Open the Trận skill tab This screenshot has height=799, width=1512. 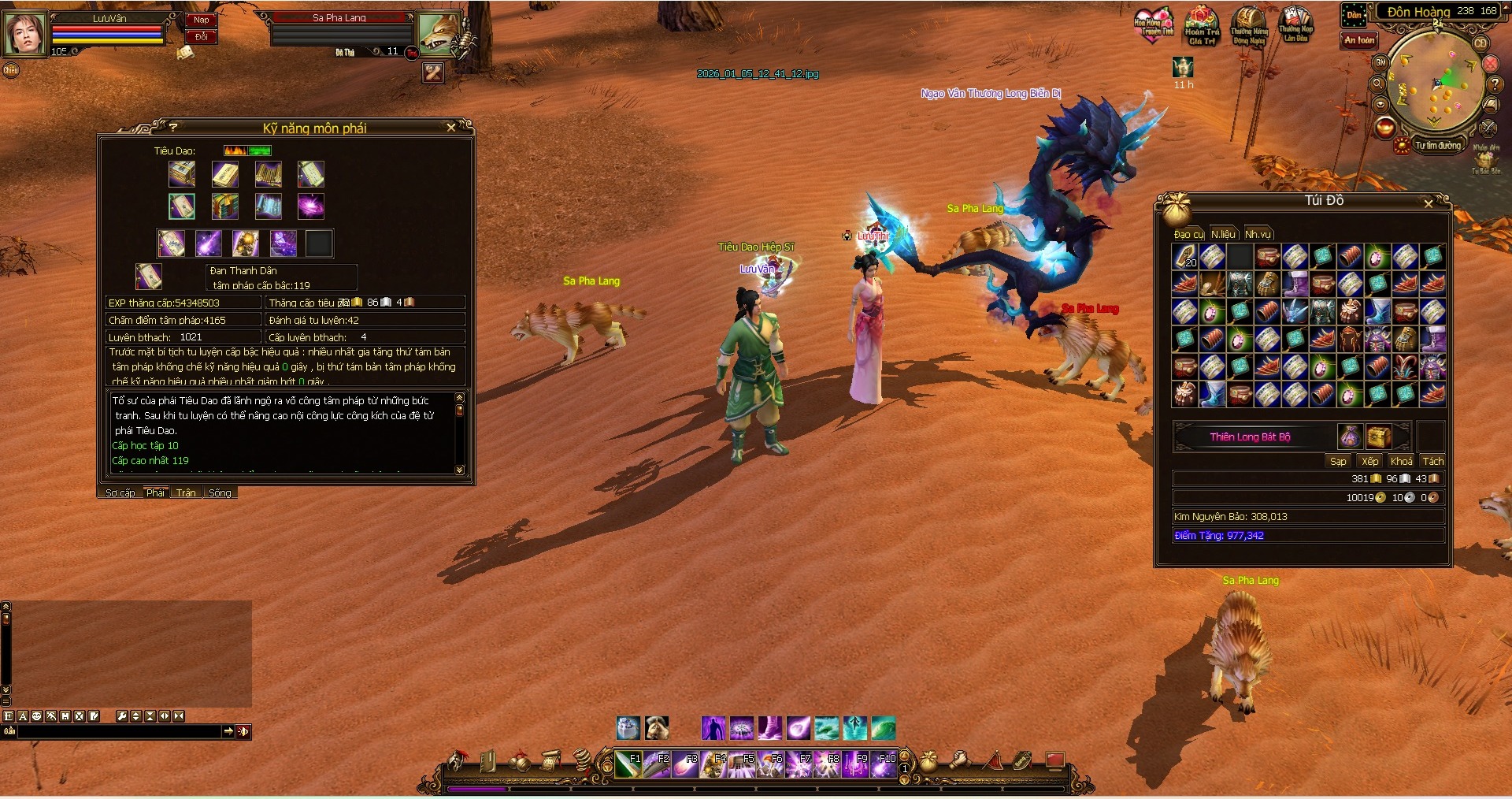(186, 492)
